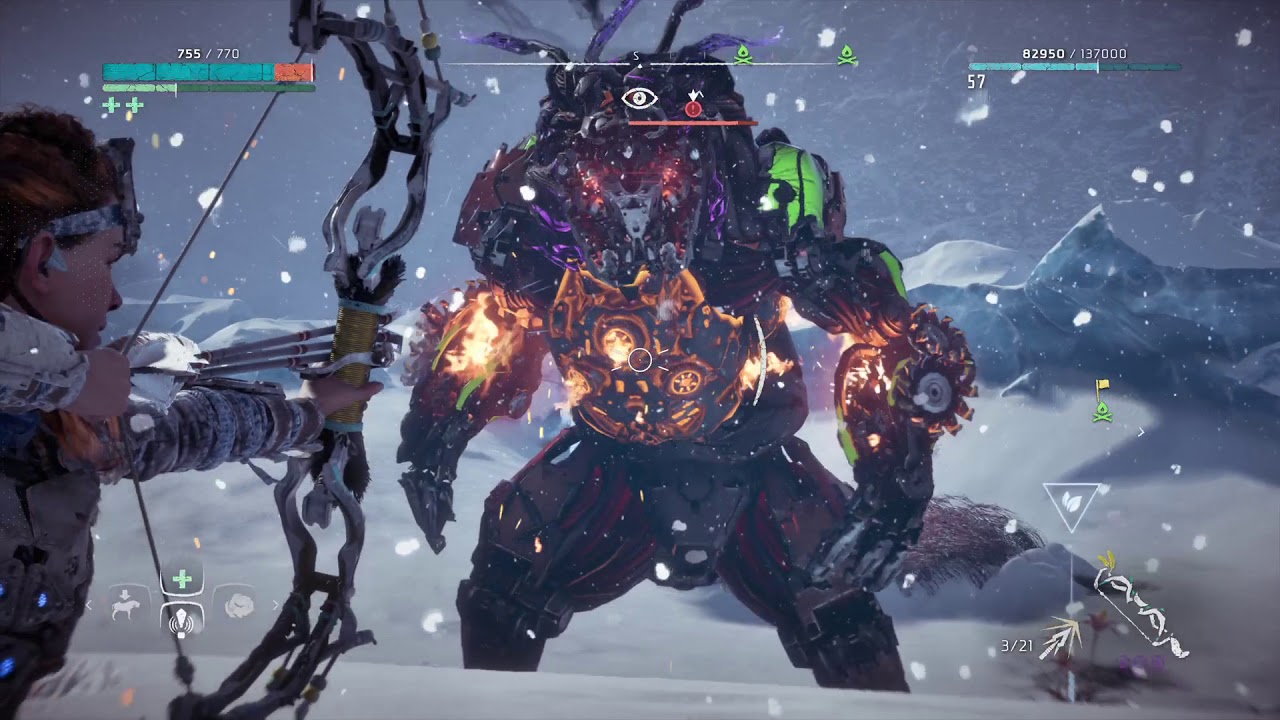
Task: Click the compass south heading marker
Action: click(x=636, y=57)
